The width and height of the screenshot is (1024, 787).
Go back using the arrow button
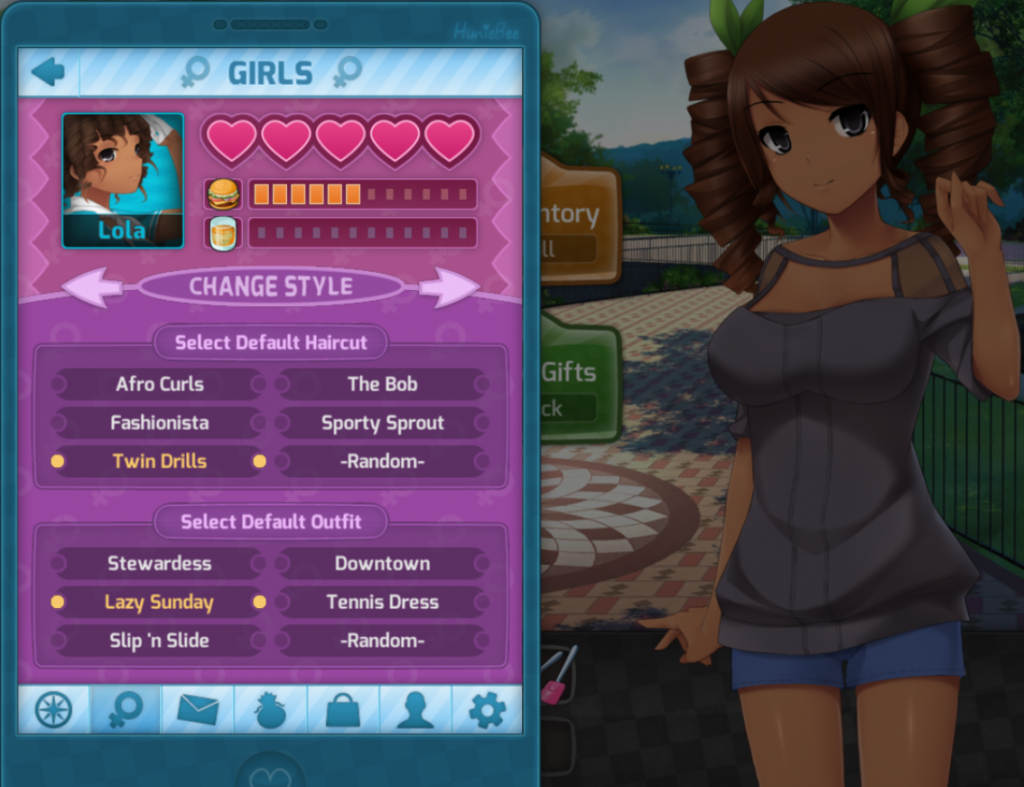click(x=48, y=72)
